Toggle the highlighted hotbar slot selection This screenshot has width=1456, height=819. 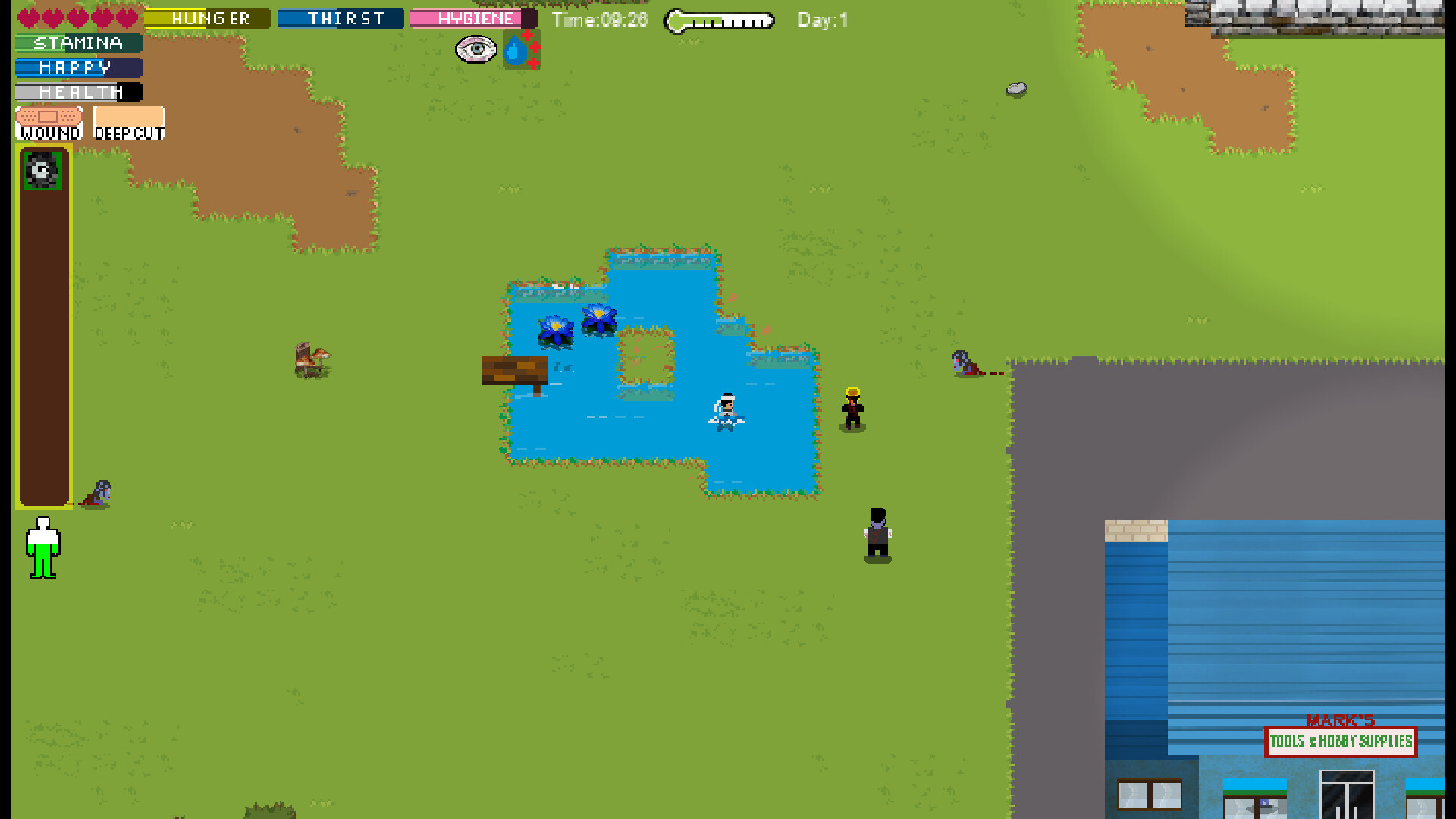pos(43,168)
